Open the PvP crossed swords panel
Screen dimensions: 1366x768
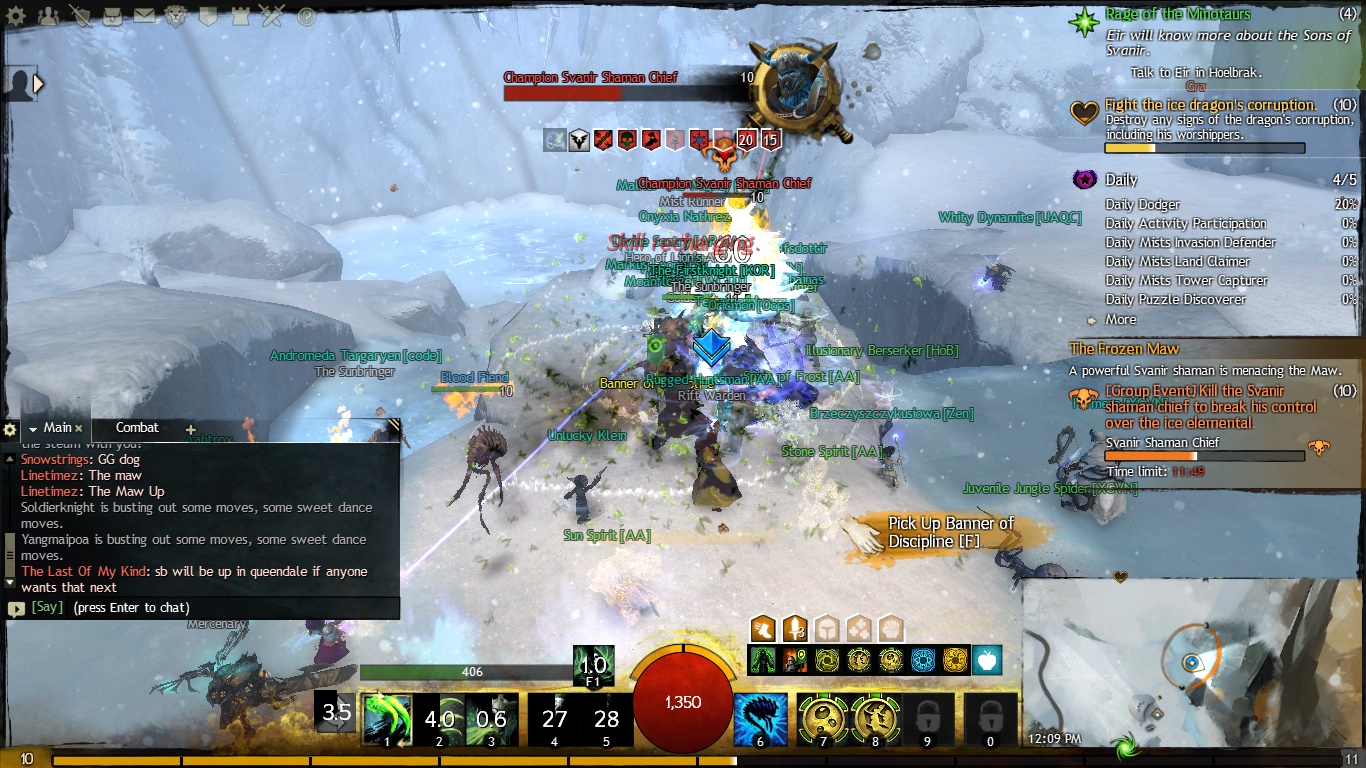[272, 16]
